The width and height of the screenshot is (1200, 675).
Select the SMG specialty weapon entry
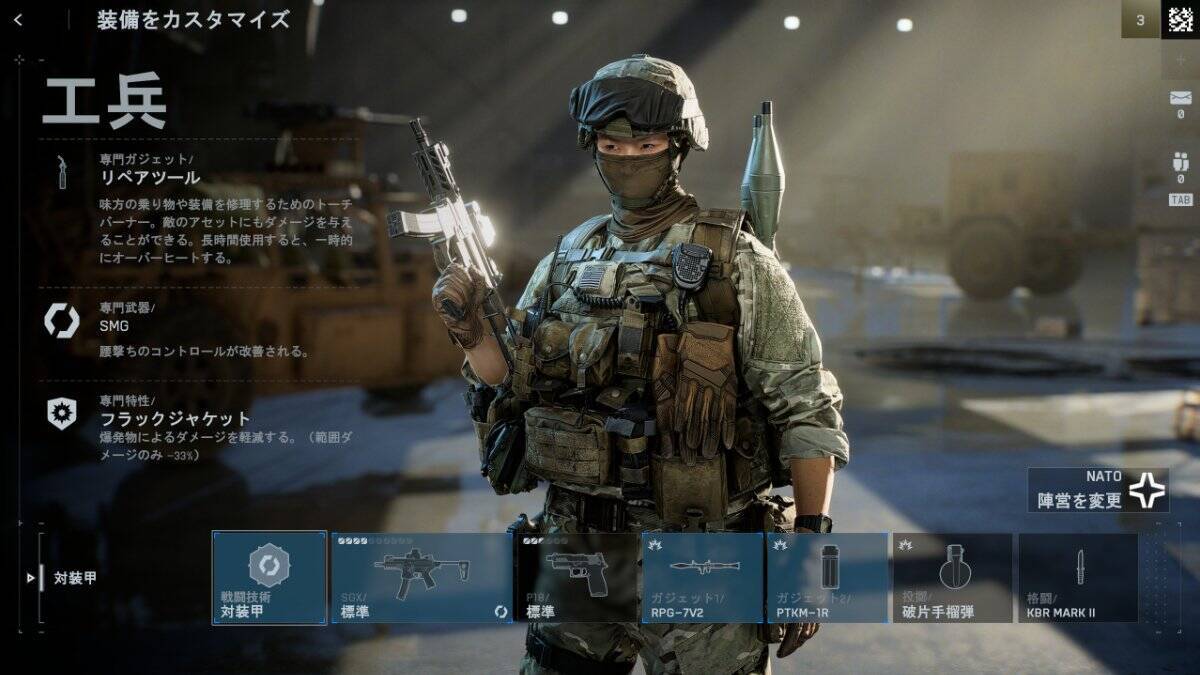114,325
